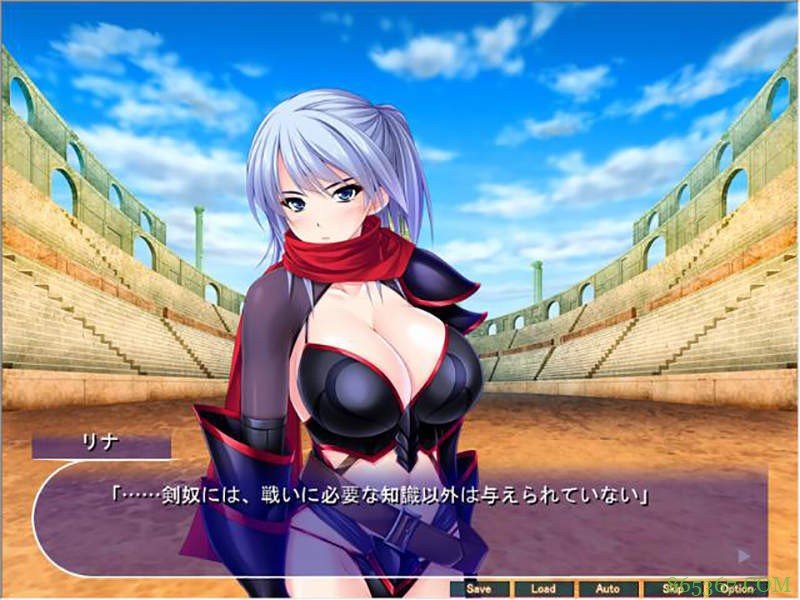Viewport: 800px width, 600px height.
Task: Open the Option settings
Action: click(x=736, y=589)
